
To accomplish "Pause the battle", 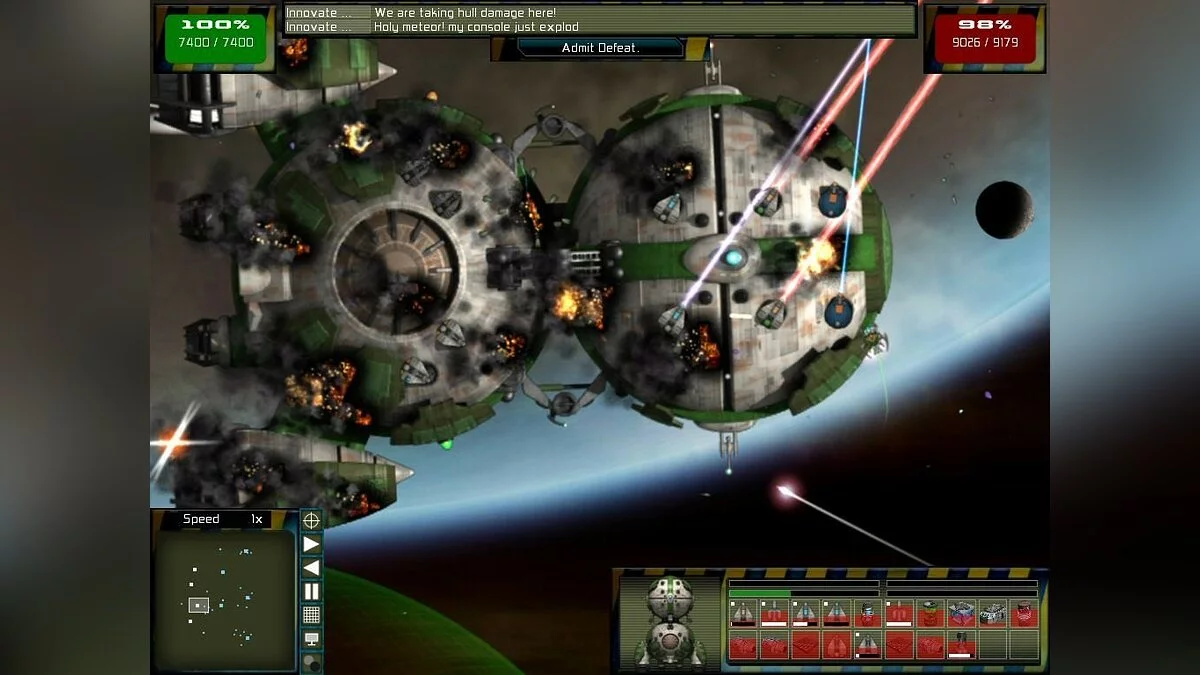I will click(311, 591).
